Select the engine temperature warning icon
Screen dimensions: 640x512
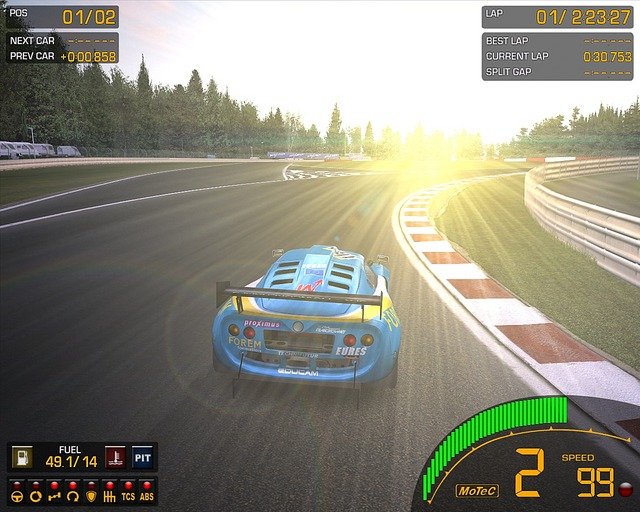coord(116,457)
